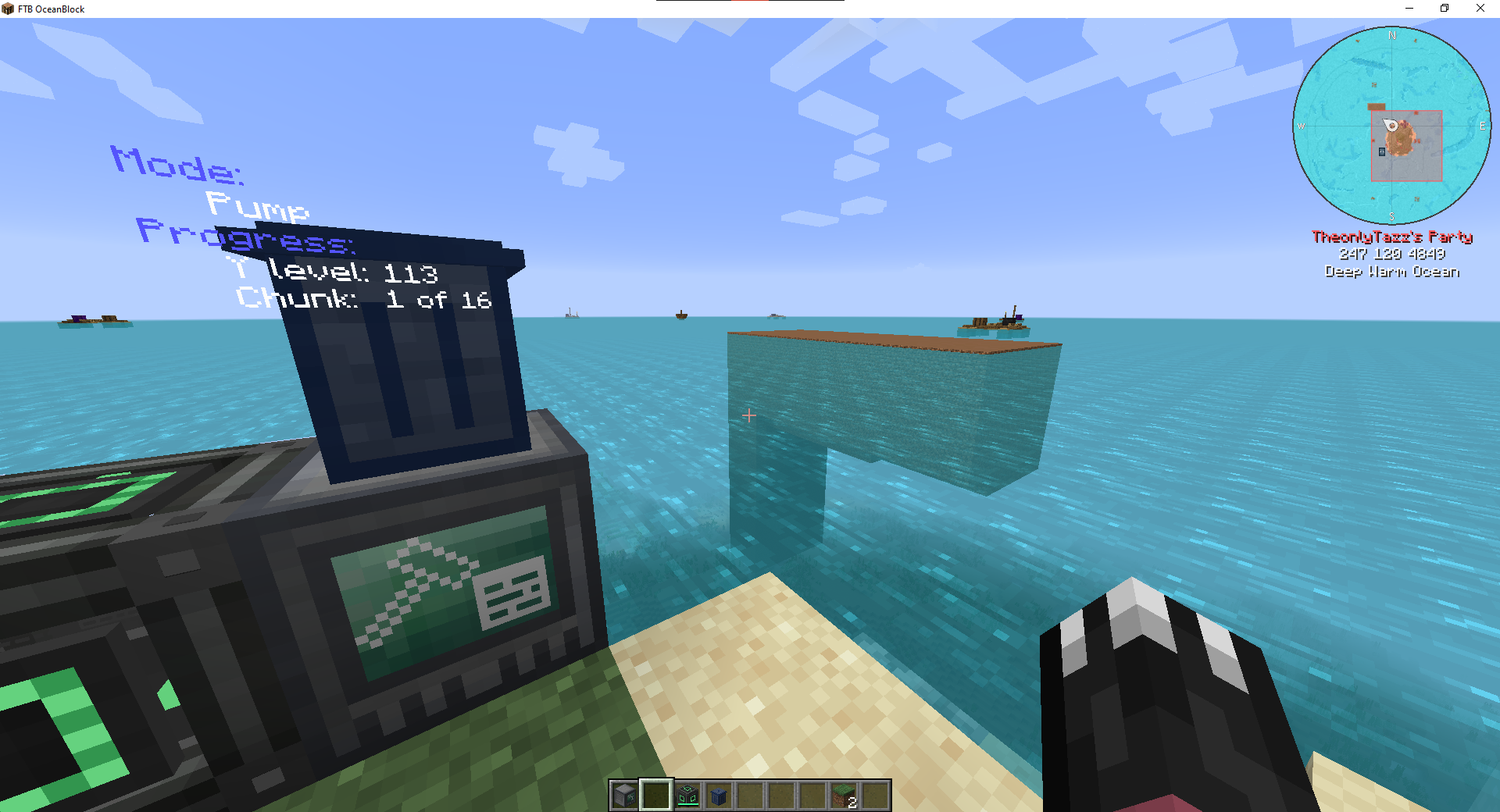Click the currently selected empty hotbar slot
This screenshot has width=1500, height=812.
655,794
